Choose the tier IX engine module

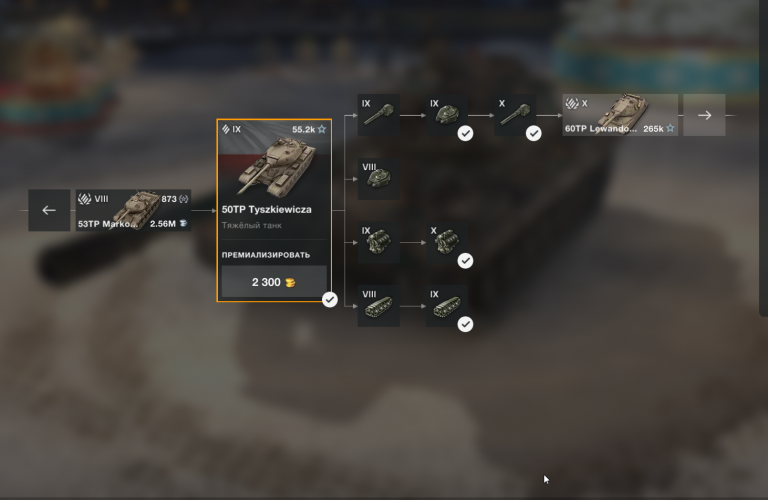click(x=379, y=243)
